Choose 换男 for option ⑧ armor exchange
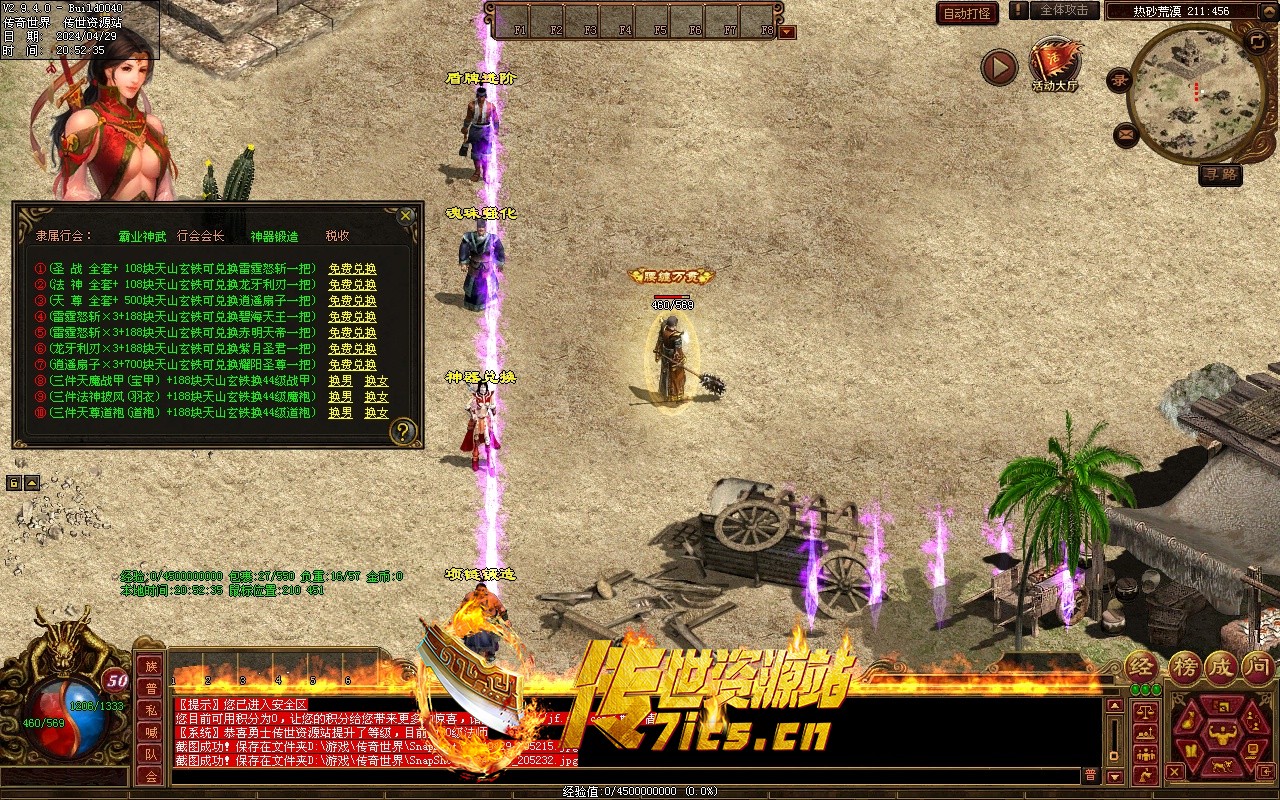 [x=340, y=381]
